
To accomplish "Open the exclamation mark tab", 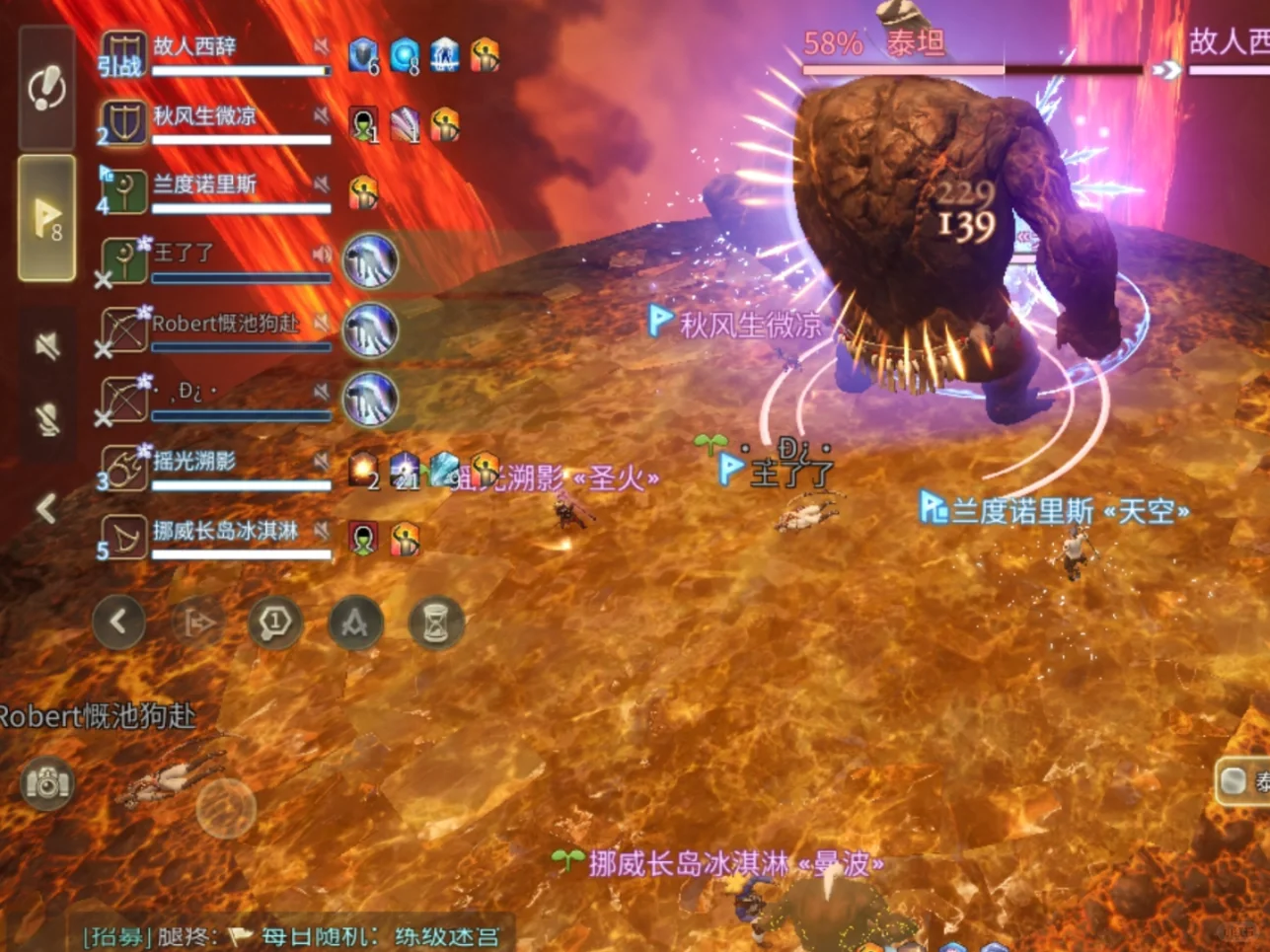I will (46, 89).
